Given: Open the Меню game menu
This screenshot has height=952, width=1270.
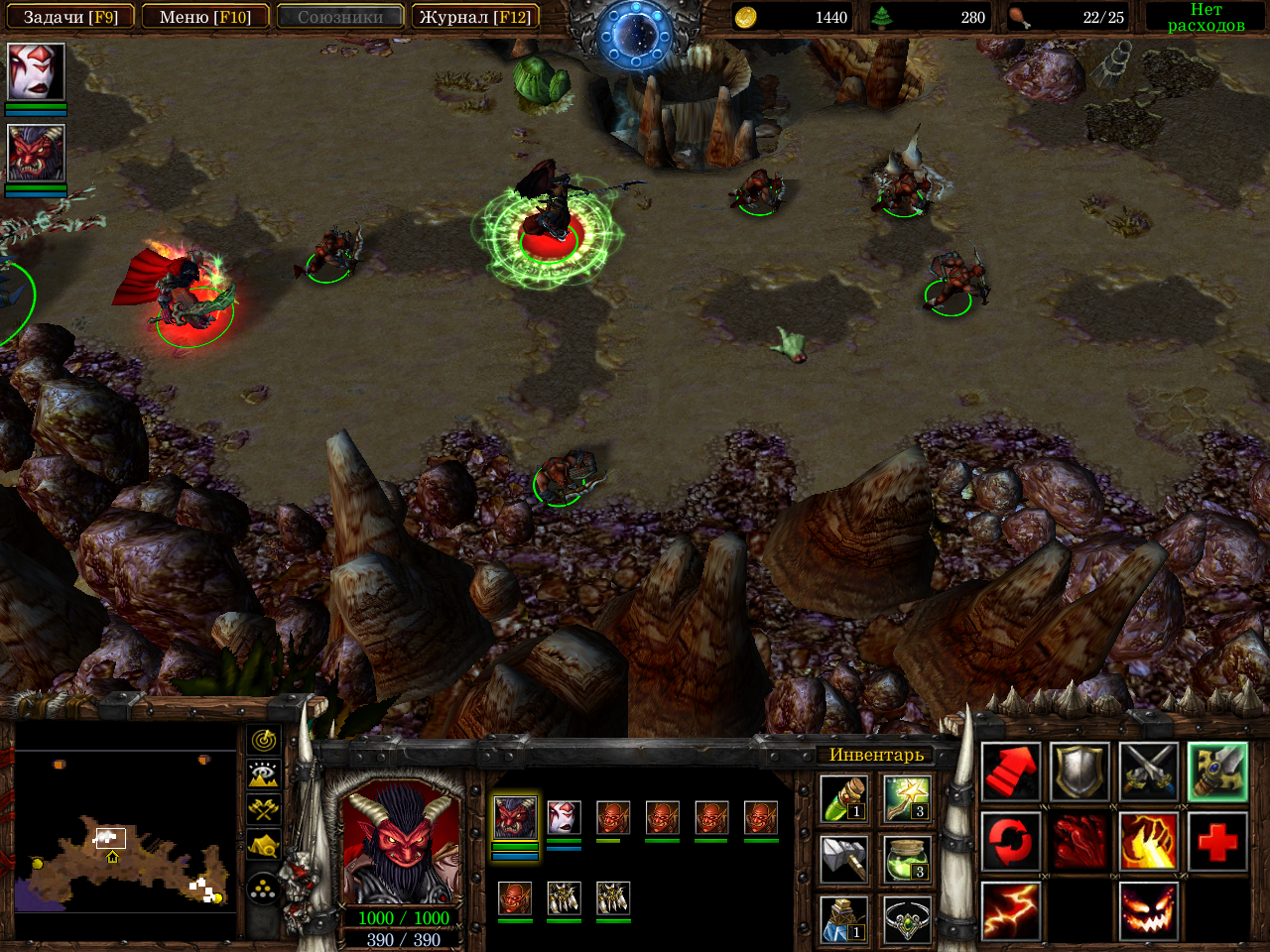Looking at the screenshot, I should point(205,17).
